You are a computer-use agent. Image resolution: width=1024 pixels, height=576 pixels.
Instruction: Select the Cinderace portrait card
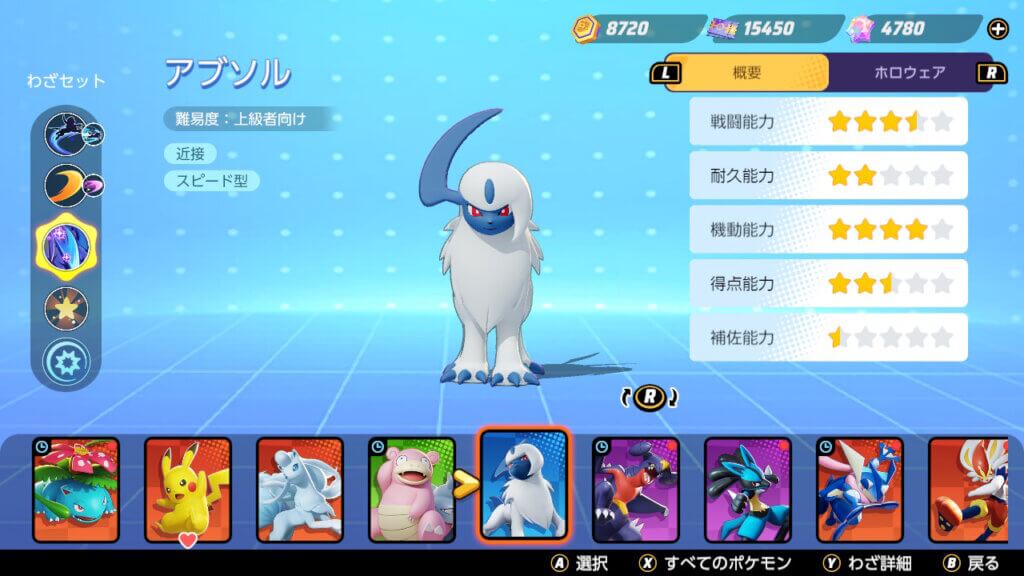click(x=970, y=490)
